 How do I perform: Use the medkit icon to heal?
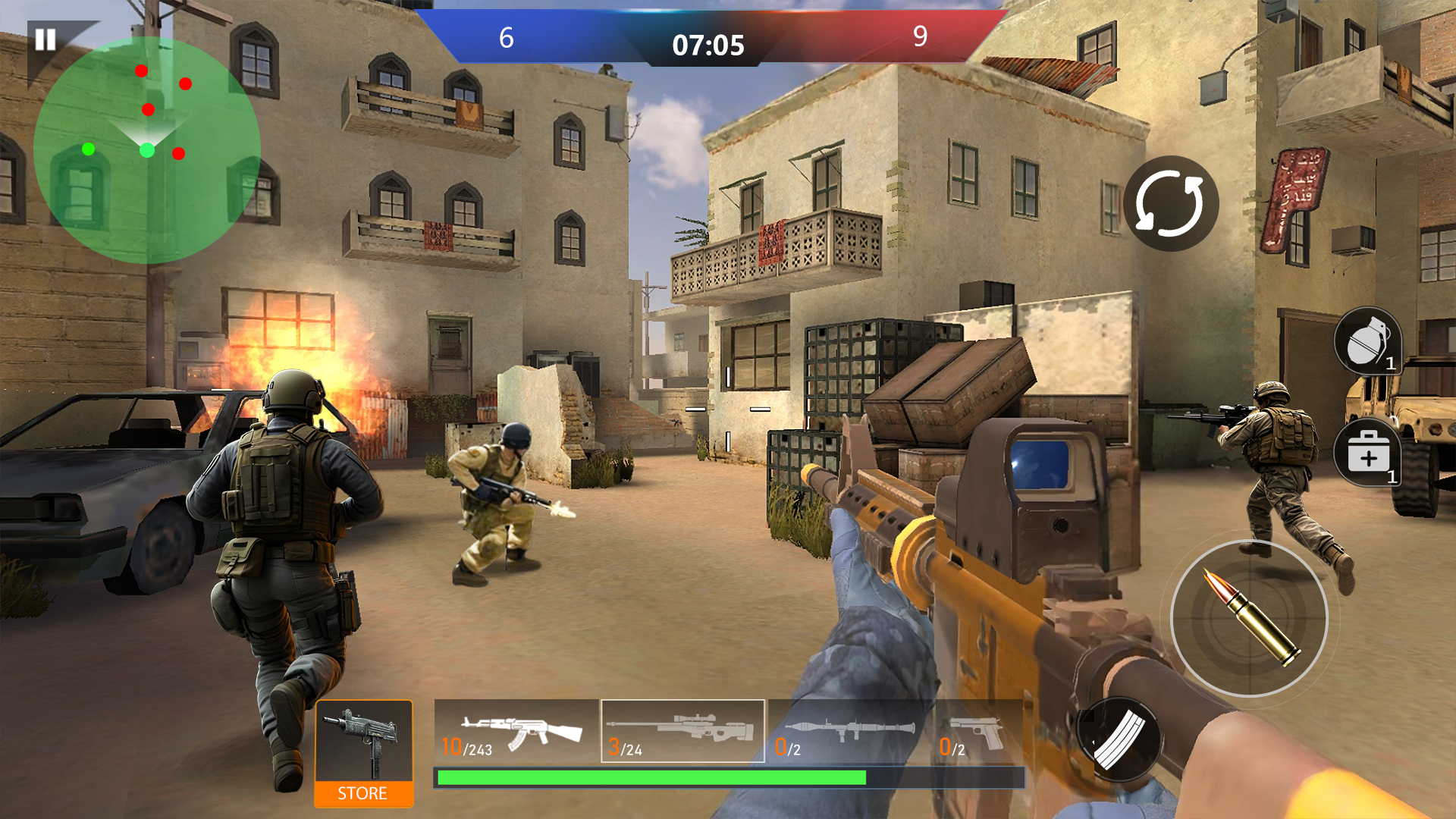1368,453
